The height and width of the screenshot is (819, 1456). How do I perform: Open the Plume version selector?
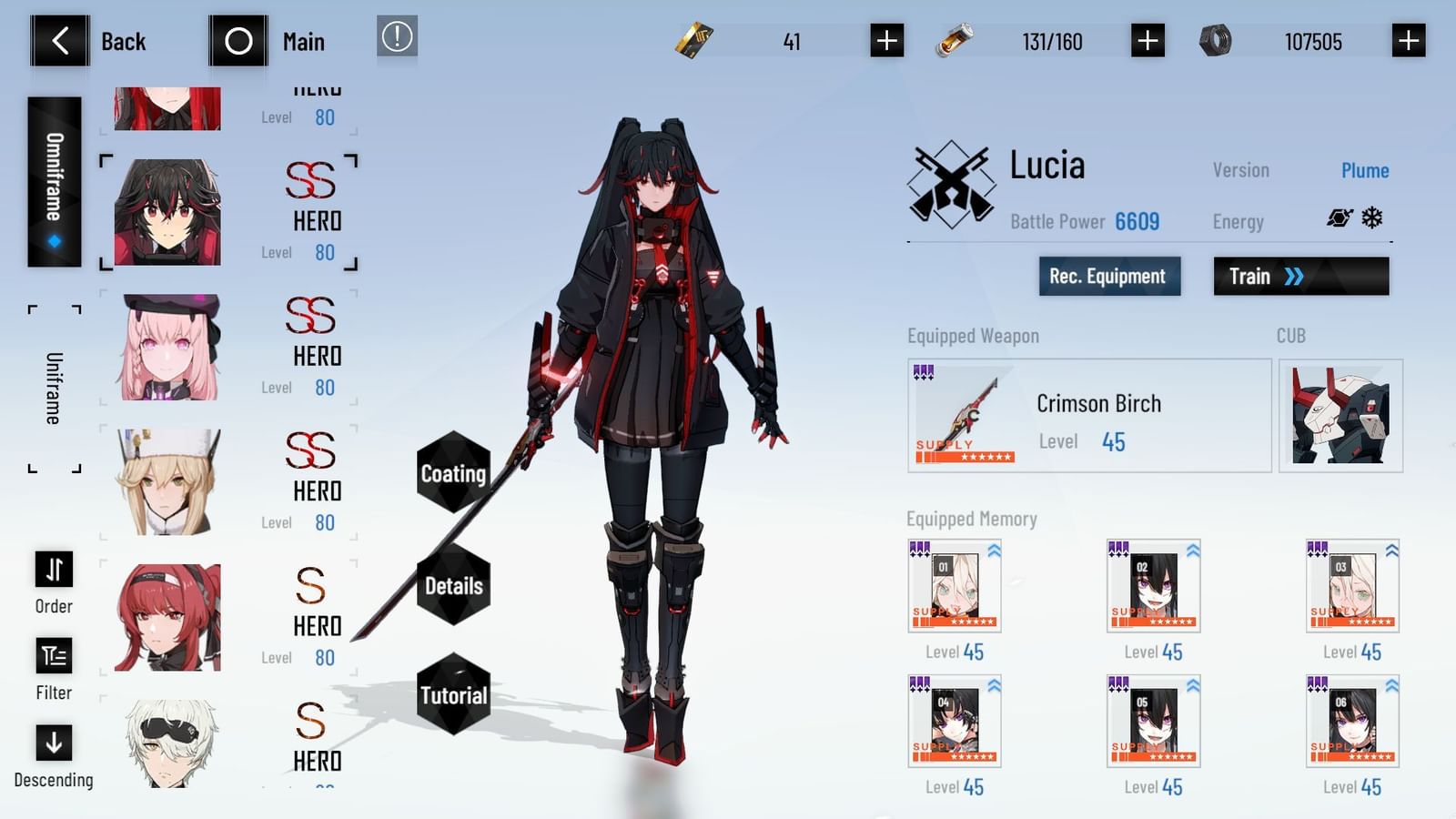click(x=1366, y=170)
